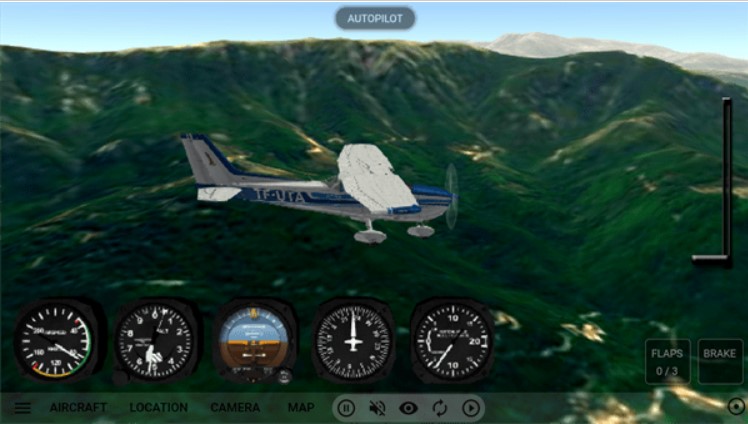Click the eye visibility icon
The height and width of the screenshot is (424, 748).
pyautogui.click(x=408, y=407)
